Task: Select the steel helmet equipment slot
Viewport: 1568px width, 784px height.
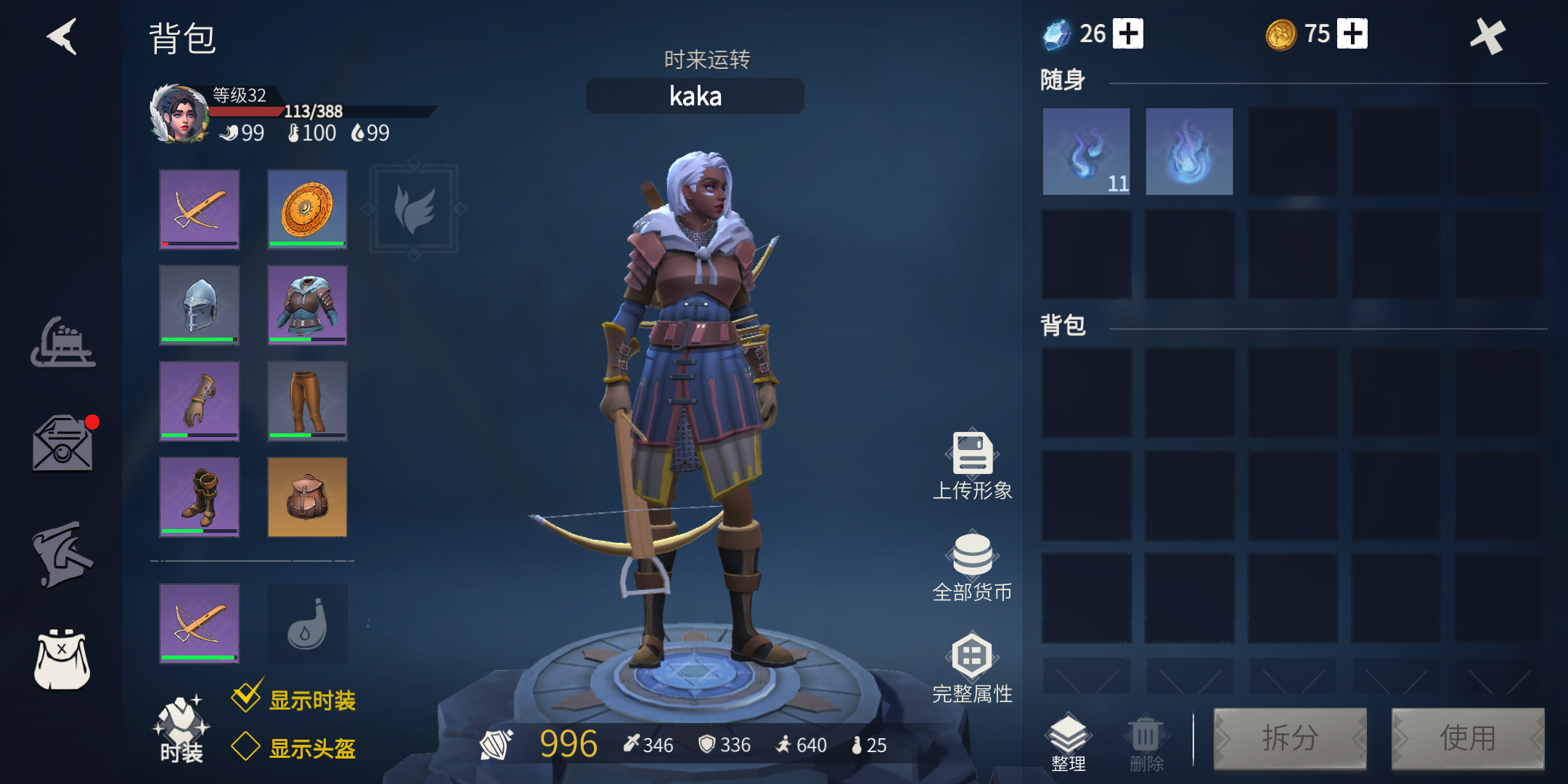Action: pyautogui.click(x=200, y=305)
